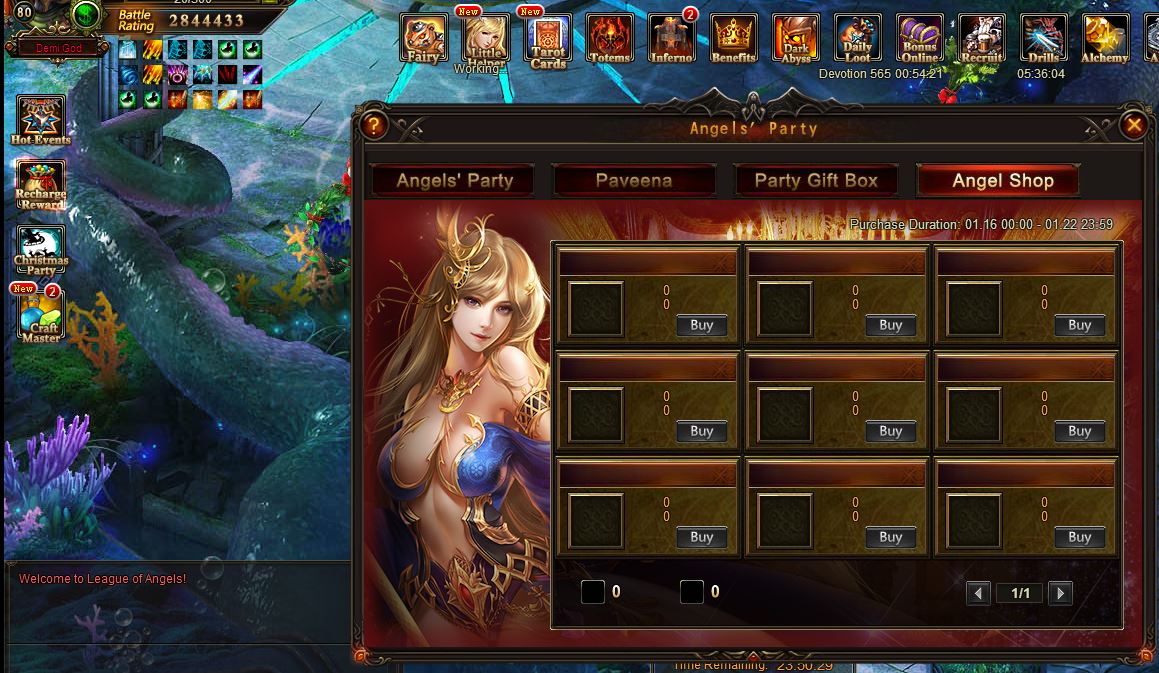
Task: Open the Paveena tab
Action: [633, 181]
